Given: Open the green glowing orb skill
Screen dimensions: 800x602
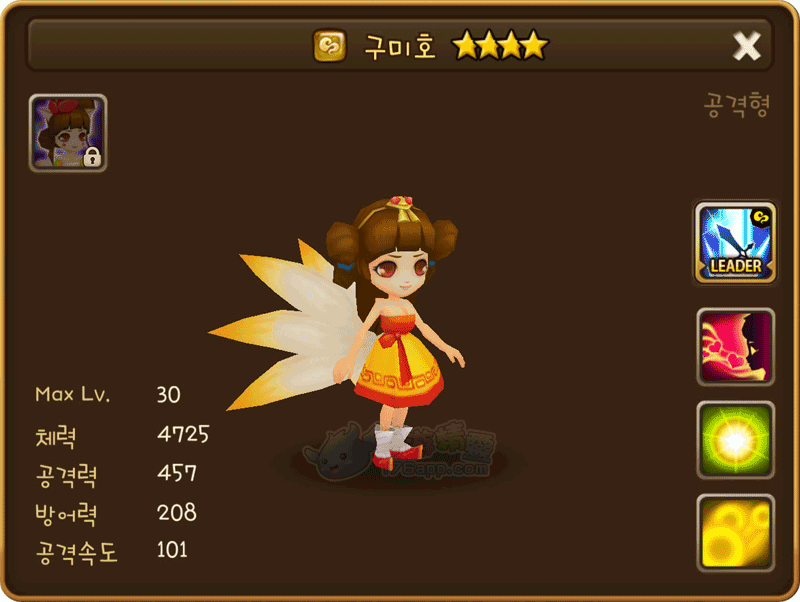Looking at the screenshot, I should (735, 440).
